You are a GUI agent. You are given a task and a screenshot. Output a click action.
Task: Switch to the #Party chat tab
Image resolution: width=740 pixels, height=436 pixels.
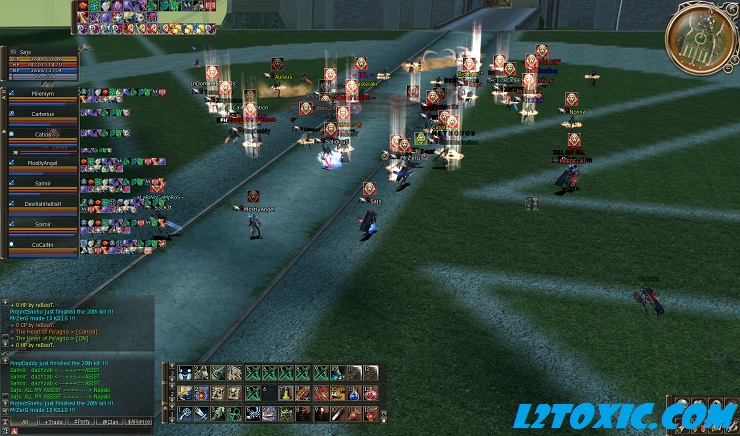click(83, 422)
